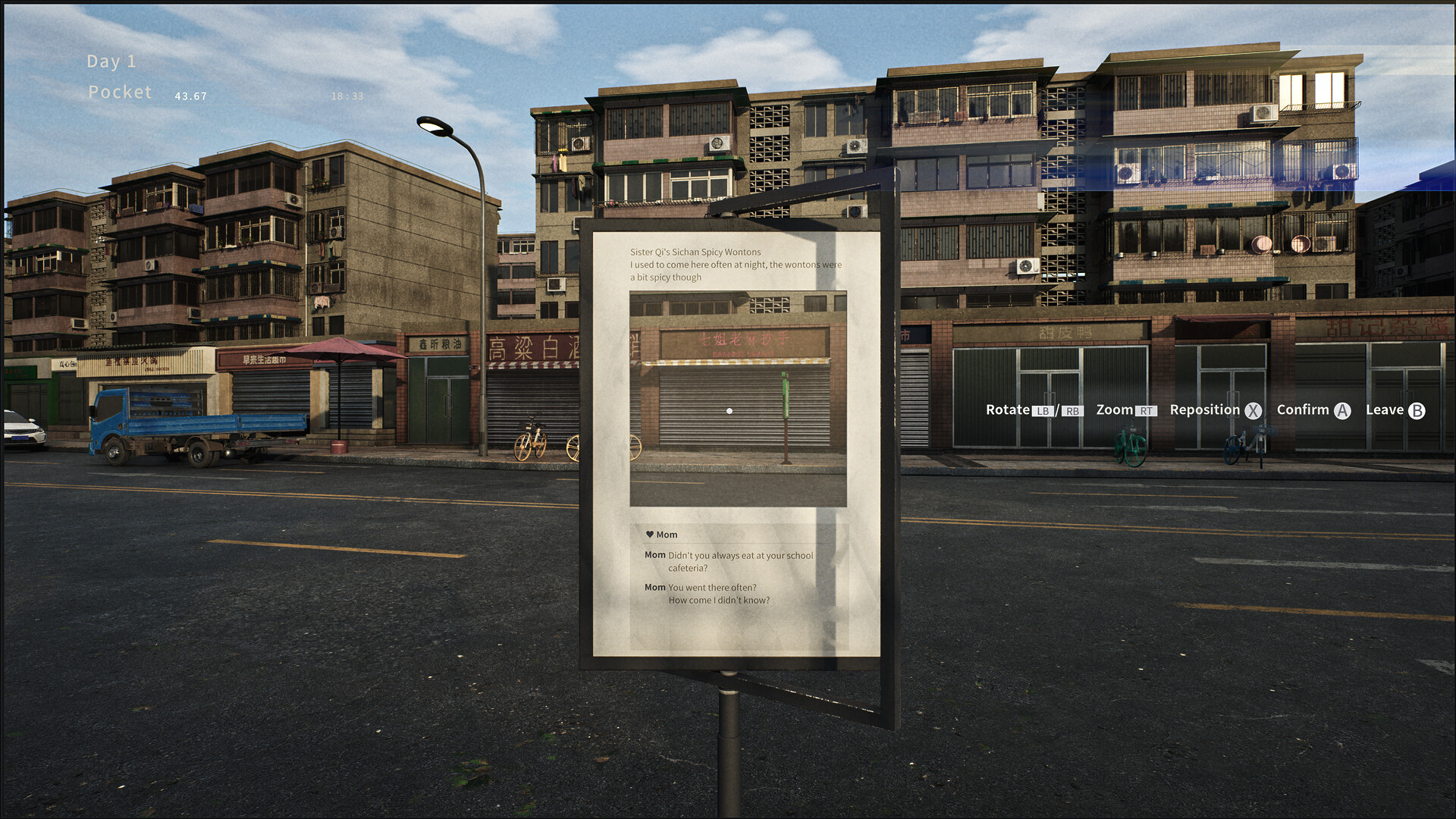Viewport: 1456px width, 819px height.
Task: Confirm placement with the Confirm prompt
Action: point(1304,409)
